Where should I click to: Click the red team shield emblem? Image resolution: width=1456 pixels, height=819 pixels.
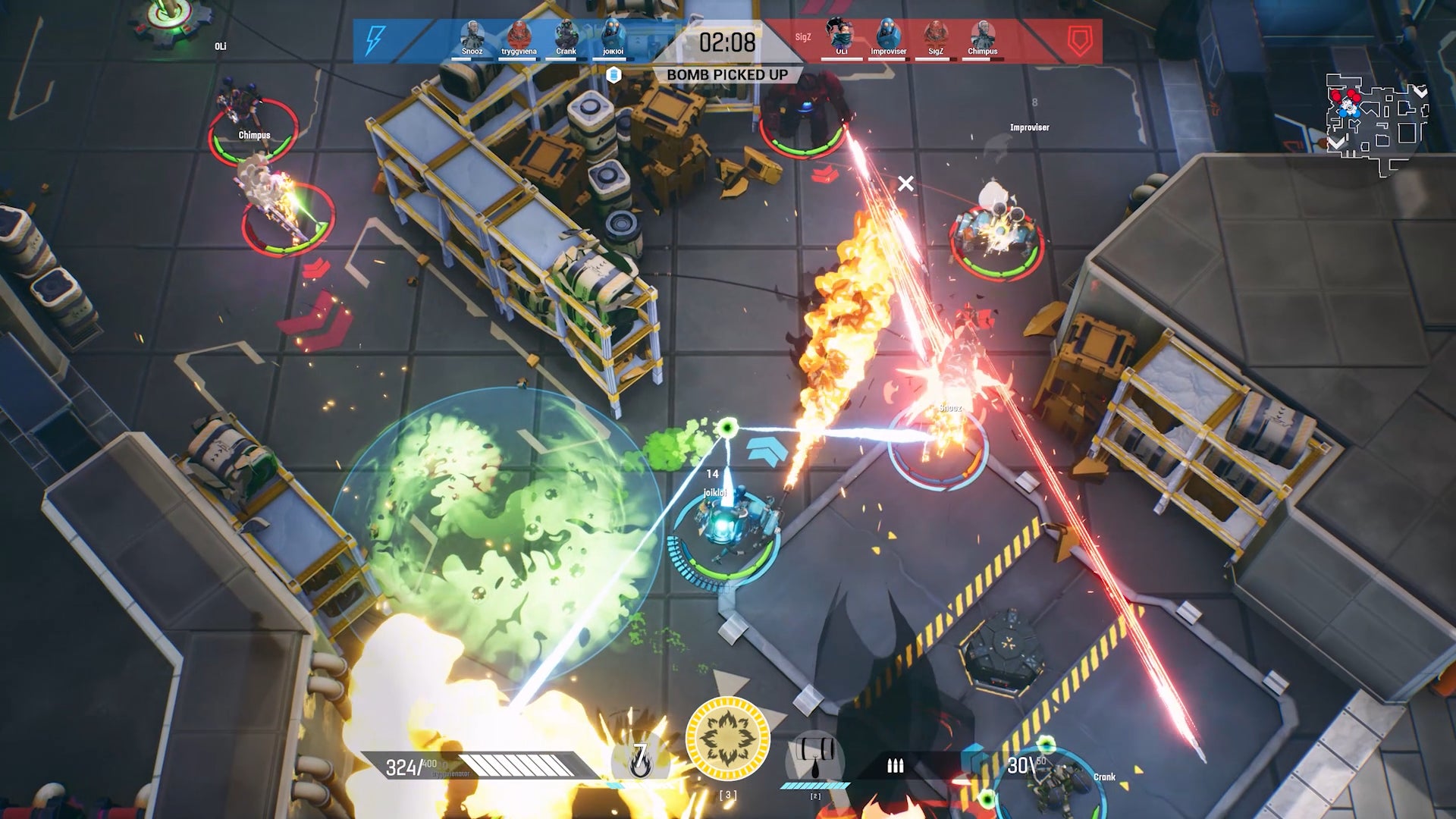tap(1080, 41)
